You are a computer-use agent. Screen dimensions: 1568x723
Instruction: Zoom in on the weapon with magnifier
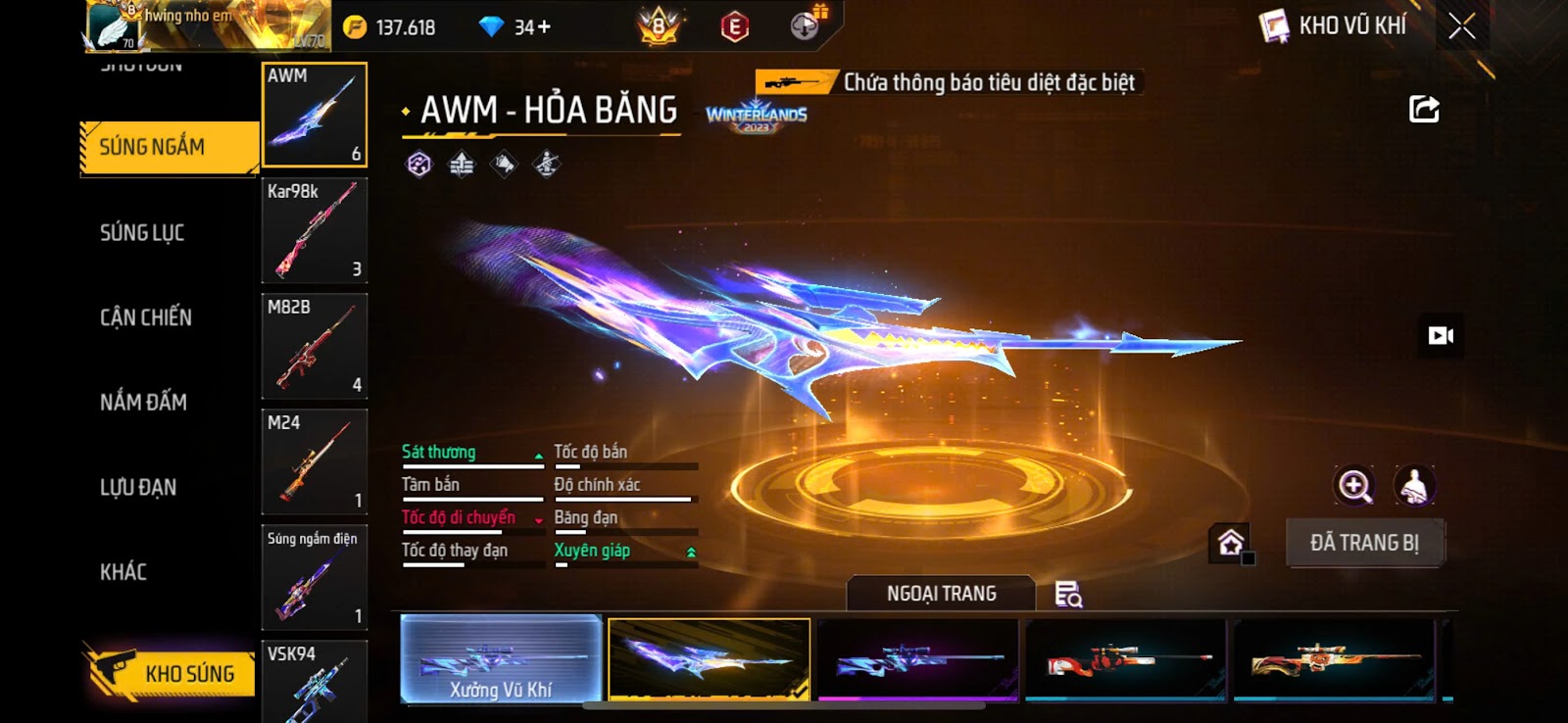pyautogui.click(x=1354, y=485)
